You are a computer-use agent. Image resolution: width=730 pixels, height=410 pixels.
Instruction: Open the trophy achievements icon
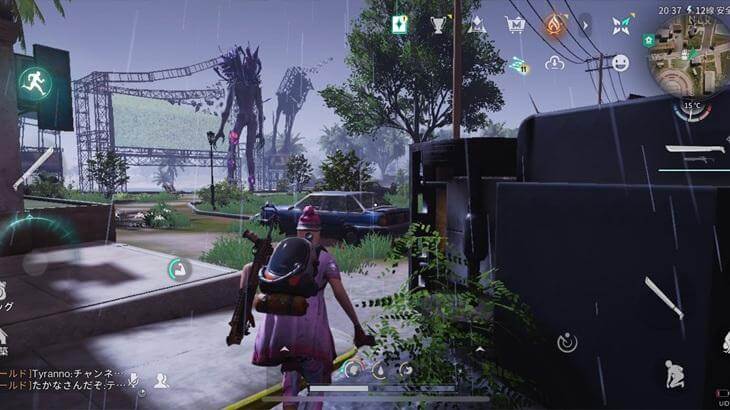click(439, 24)
